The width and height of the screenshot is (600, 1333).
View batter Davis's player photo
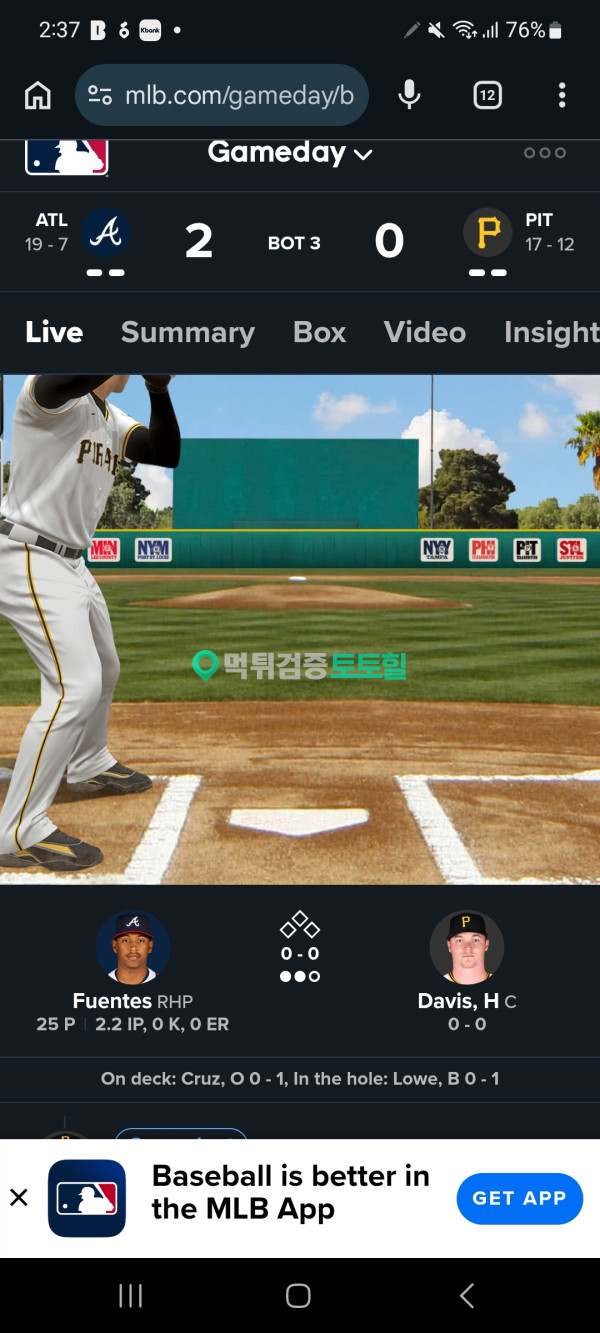[x=466, y=947]
